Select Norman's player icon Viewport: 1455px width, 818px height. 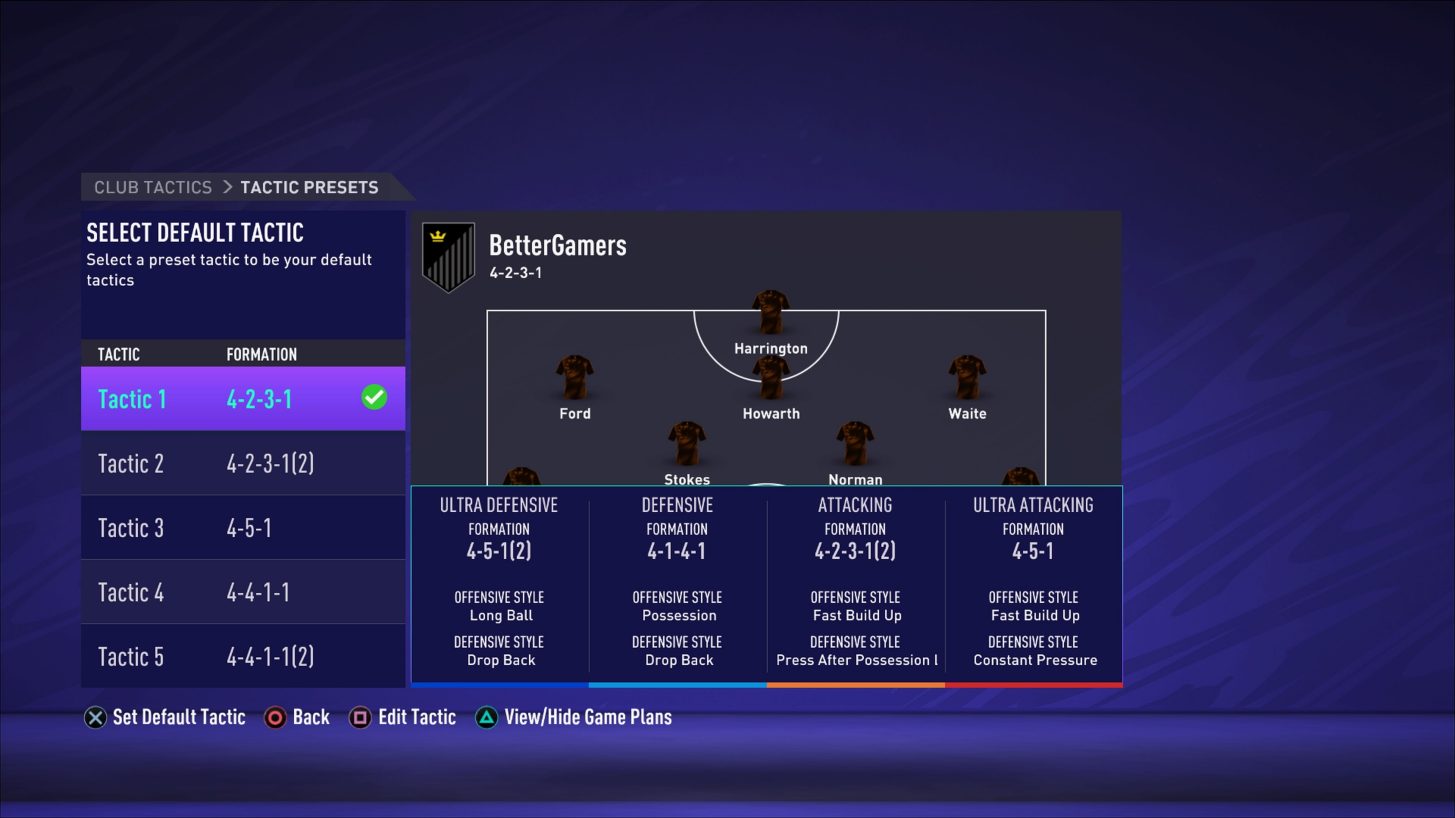(855, 445)
